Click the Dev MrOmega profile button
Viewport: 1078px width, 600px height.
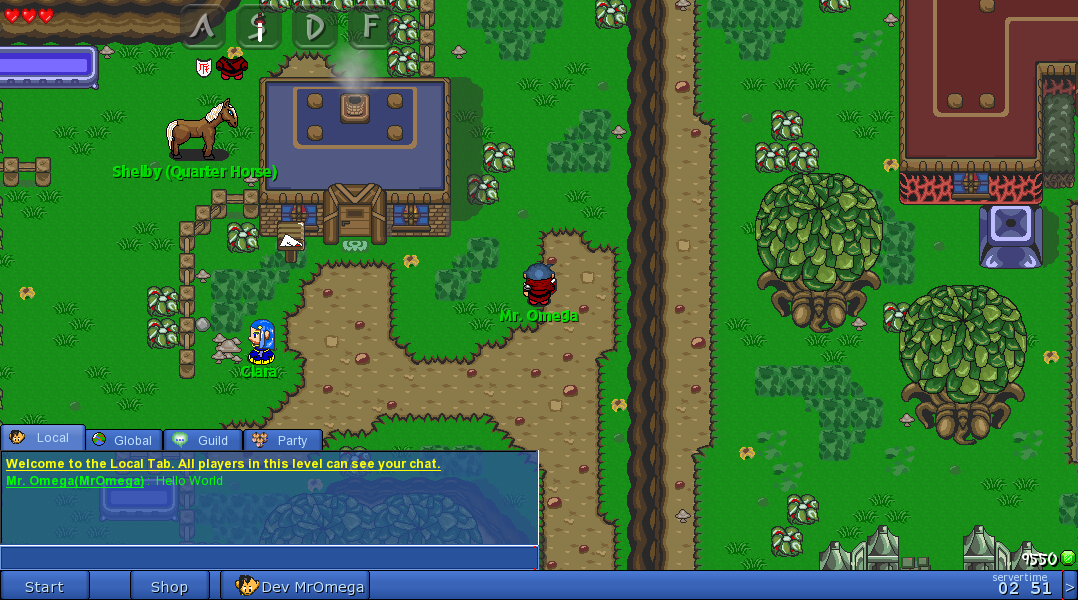pyautogui.click(x=301, y=586)
